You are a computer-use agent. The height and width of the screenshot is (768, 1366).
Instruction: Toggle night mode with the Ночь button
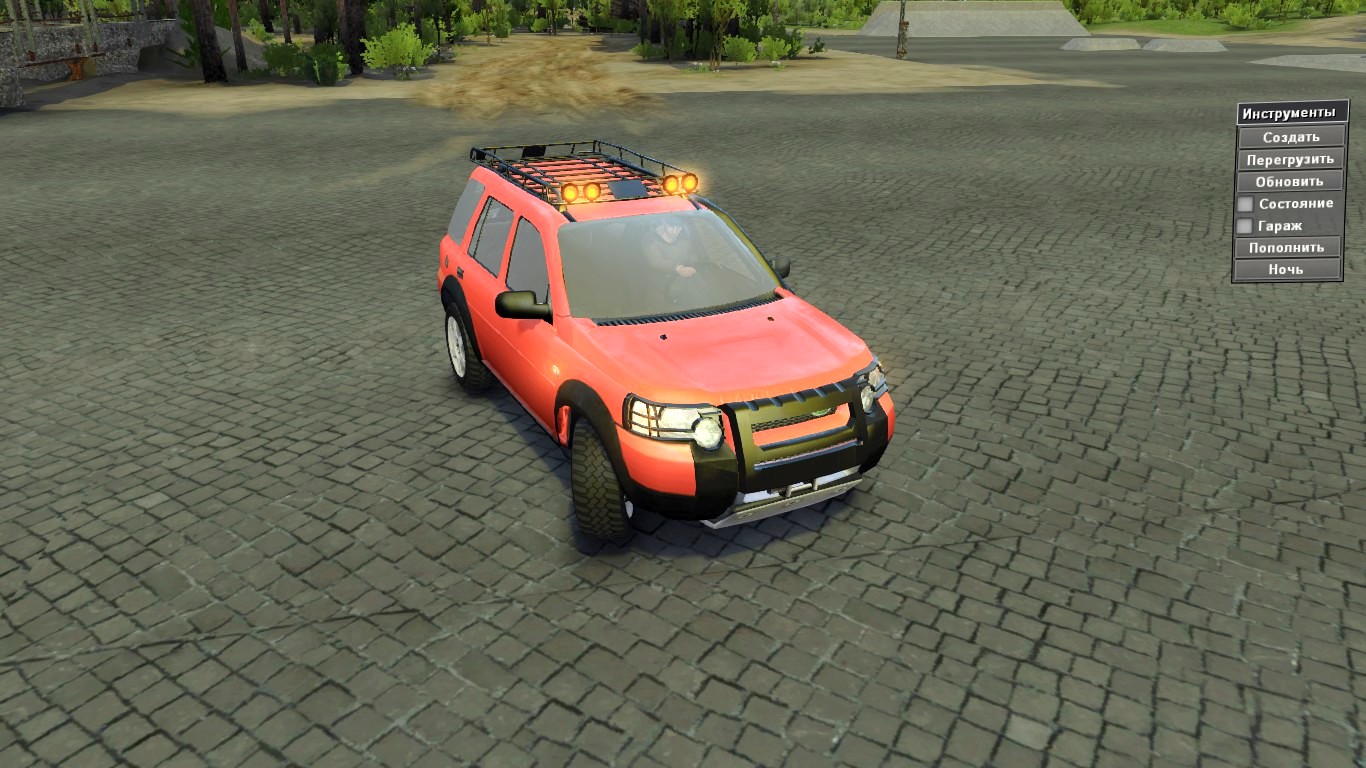1288,269
